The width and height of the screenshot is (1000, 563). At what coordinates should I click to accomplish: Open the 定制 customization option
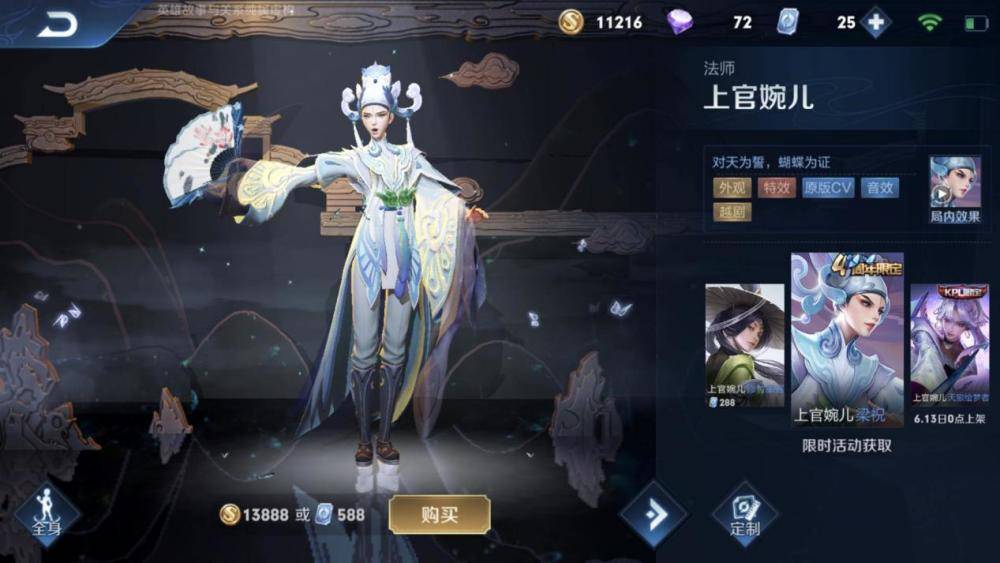(745, 515)
